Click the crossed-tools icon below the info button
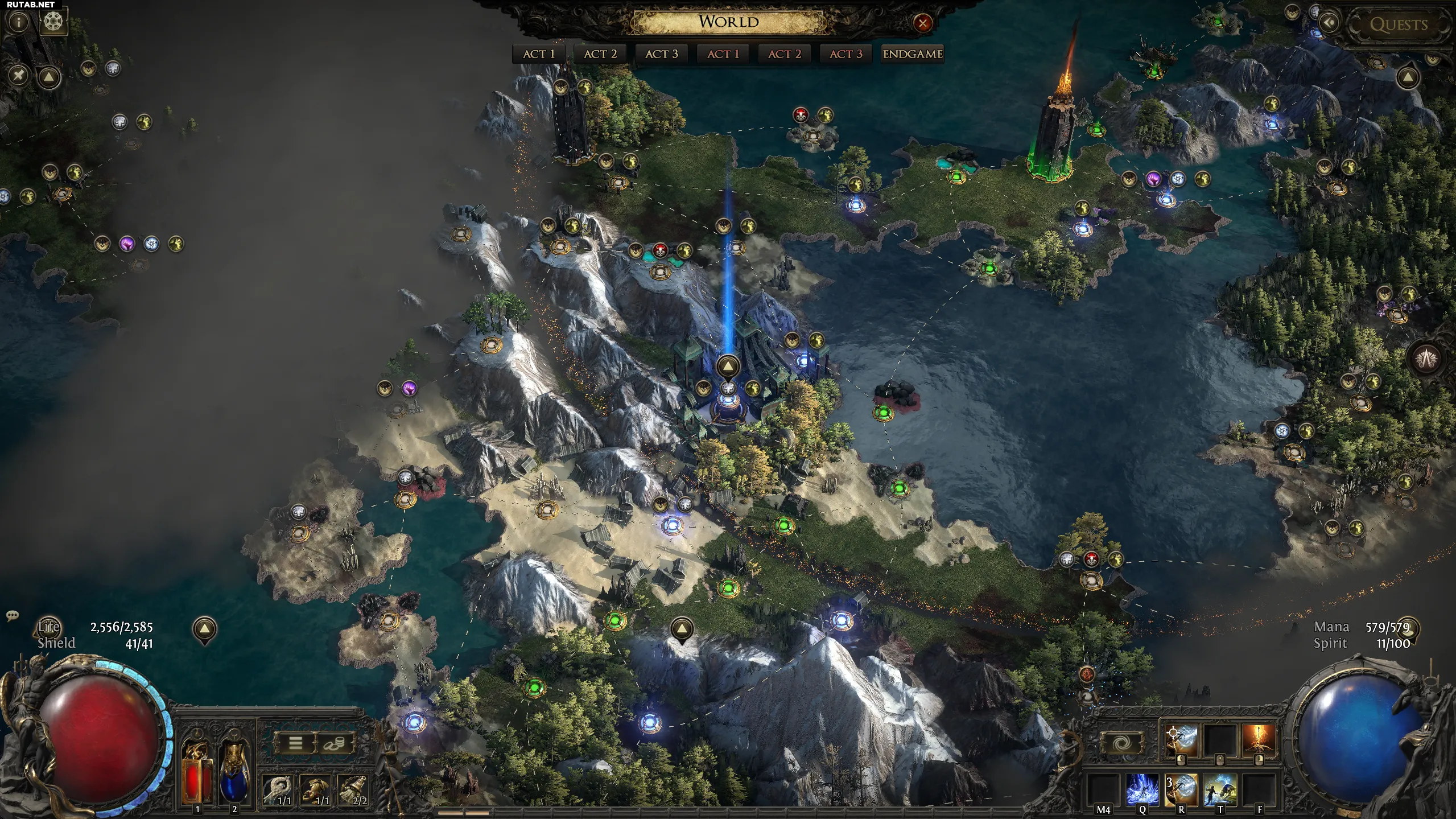Viewport: 1456px width, 819px height. point(19,75)
